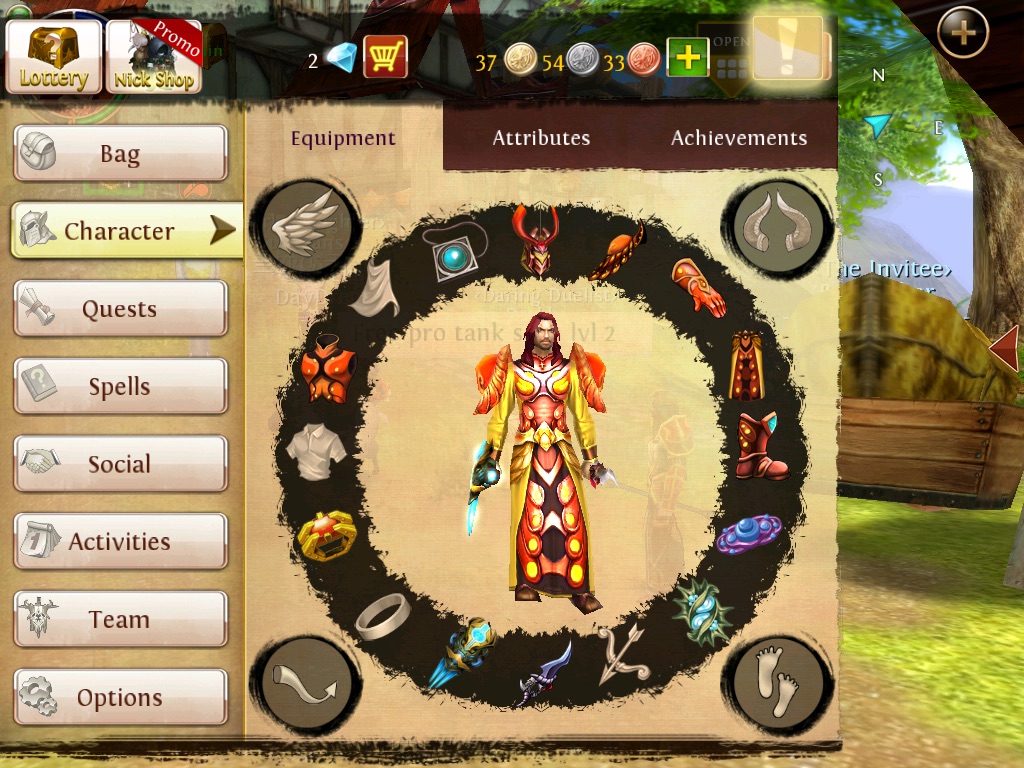The image size is (1024, 768).
Task: Click the round plus button at top right
Action: pos(962,33)
